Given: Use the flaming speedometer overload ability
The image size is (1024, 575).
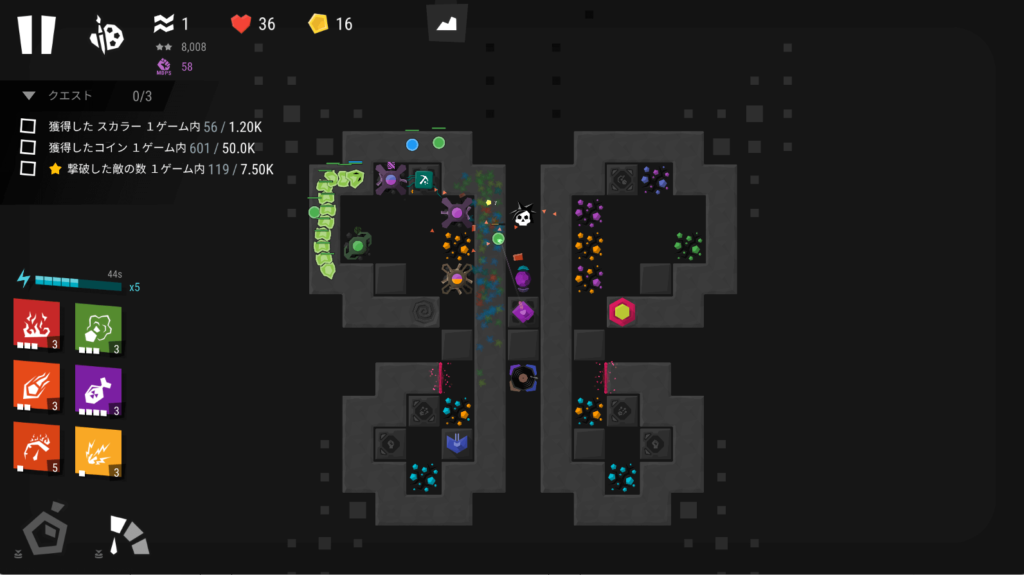Looking at the screenshot, I should click(x=36, y=446).
